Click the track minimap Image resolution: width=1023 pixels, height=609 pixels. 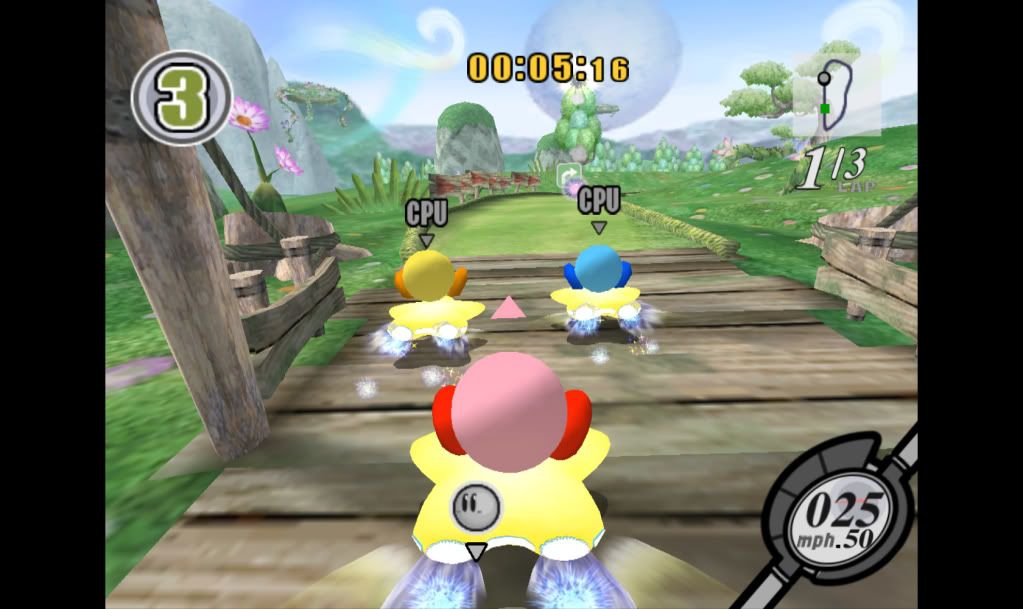point(836,95)
